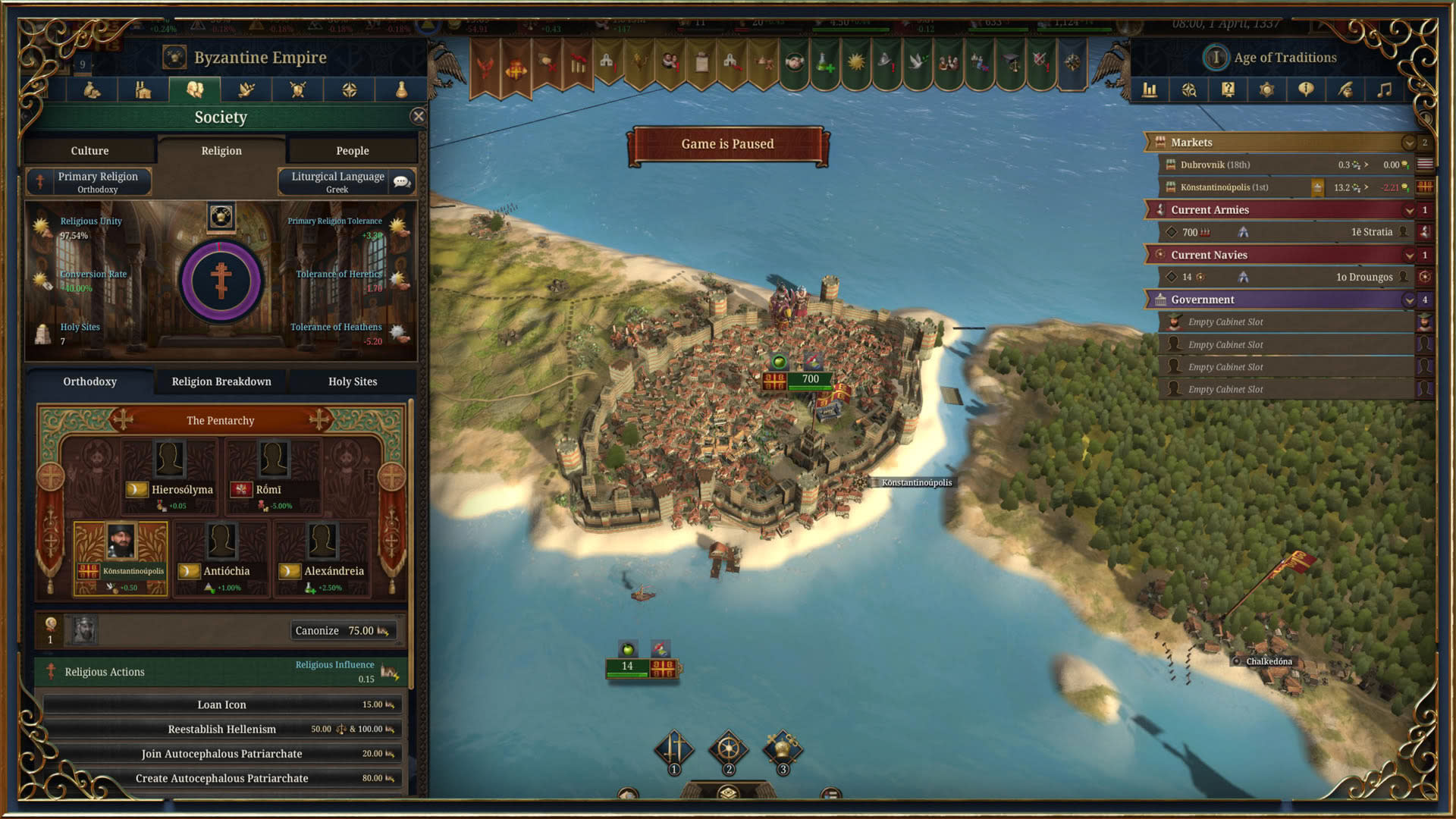Screen dimensions: 1456x819
Task: Switch to the Culture tab
Action: coord(89,151)
